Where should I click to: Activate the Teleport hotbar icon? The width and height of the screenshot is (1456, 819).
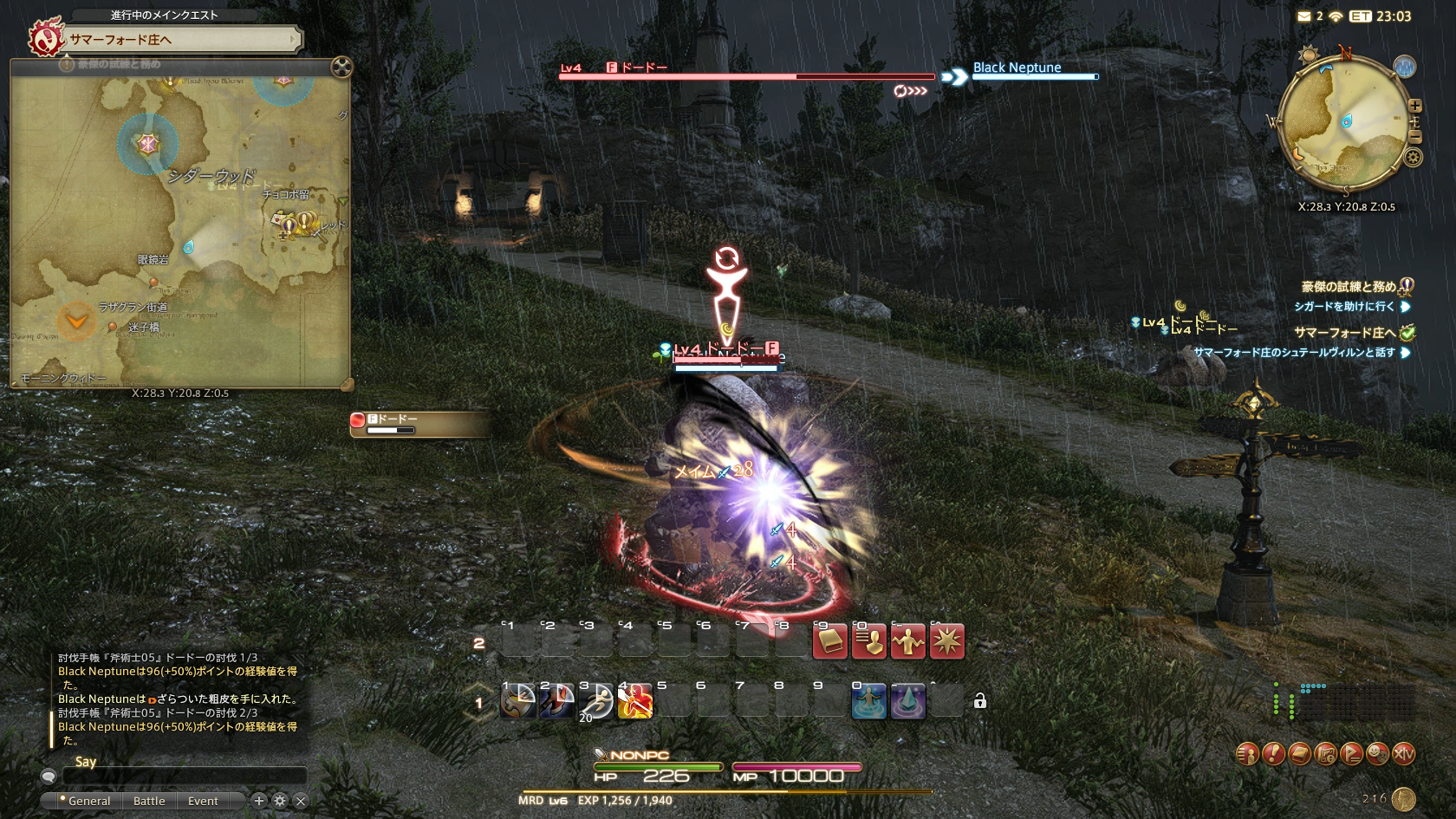(x=869, y=701)
